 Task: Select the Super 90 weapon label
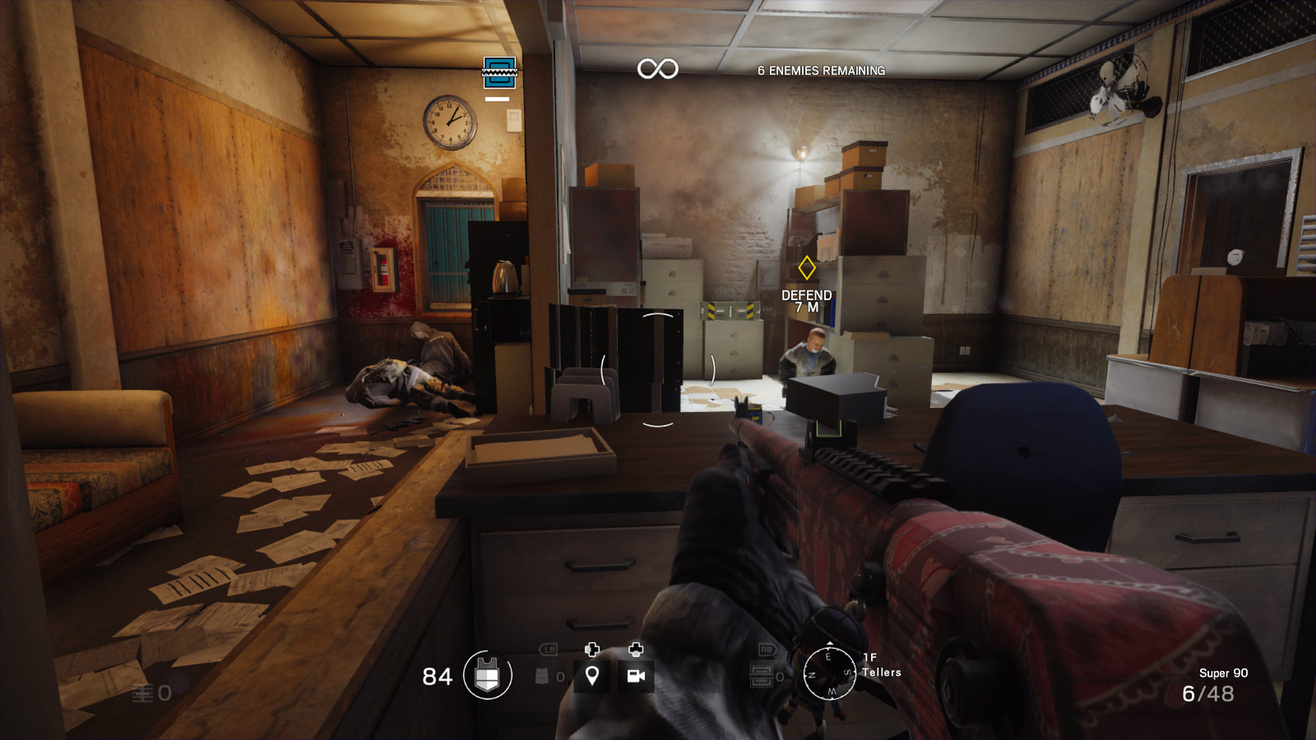(x=1223, y=673)
